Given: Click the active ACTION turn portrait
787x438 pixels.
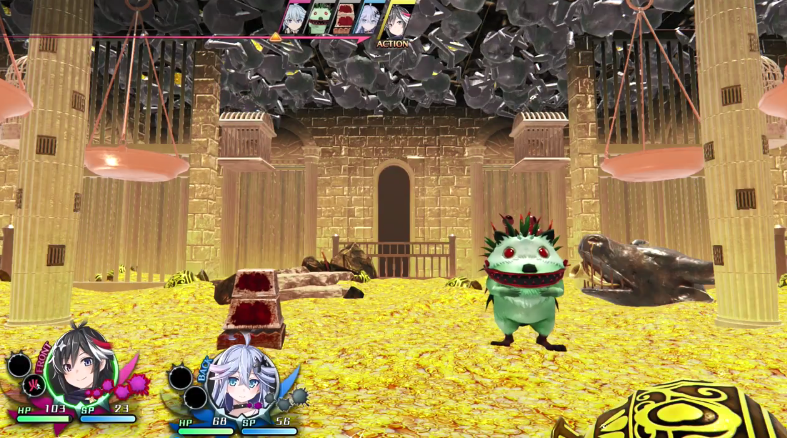Looking at the screenshot, I should tap(397, 20).
